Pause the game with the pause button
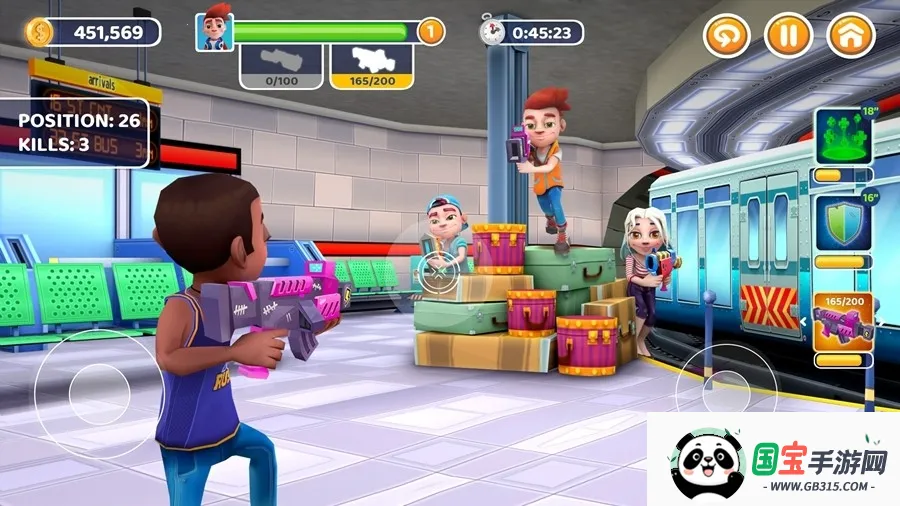 tap(788, 36)
